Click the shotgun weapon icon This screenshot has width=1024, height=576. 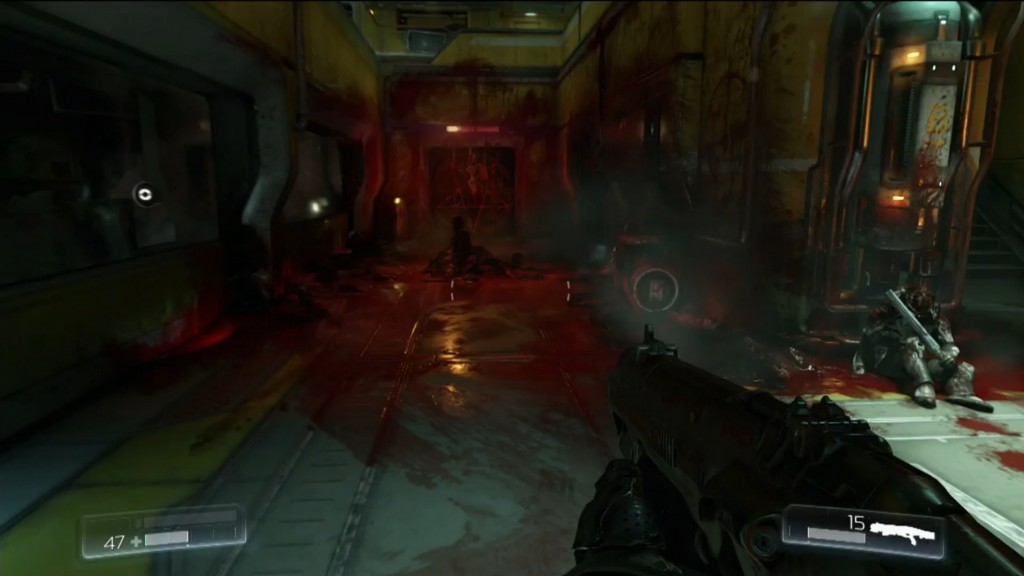pyautogui.click(x=901, y=530)
